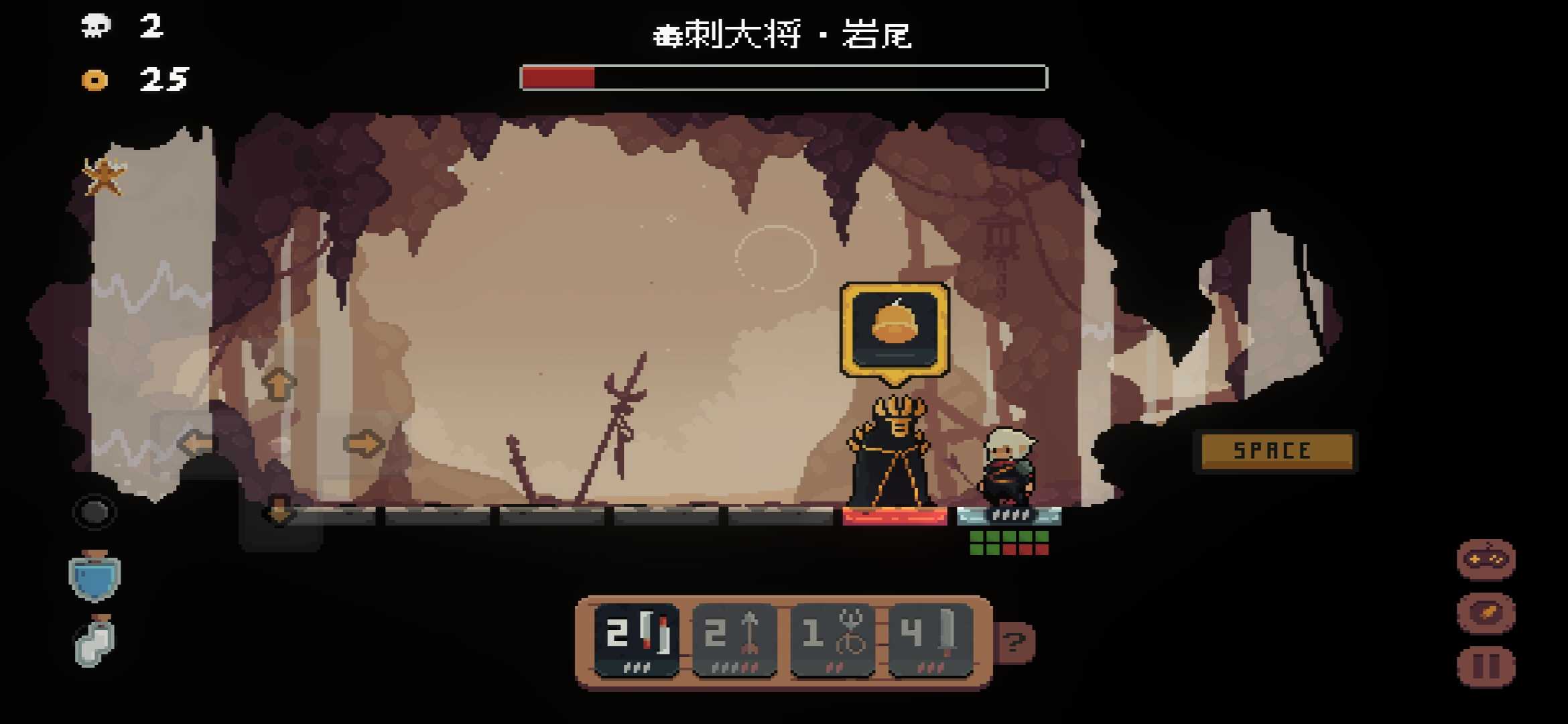1568x724 pixels.
Task: Click the orange feather round button
Action: 1486,613
